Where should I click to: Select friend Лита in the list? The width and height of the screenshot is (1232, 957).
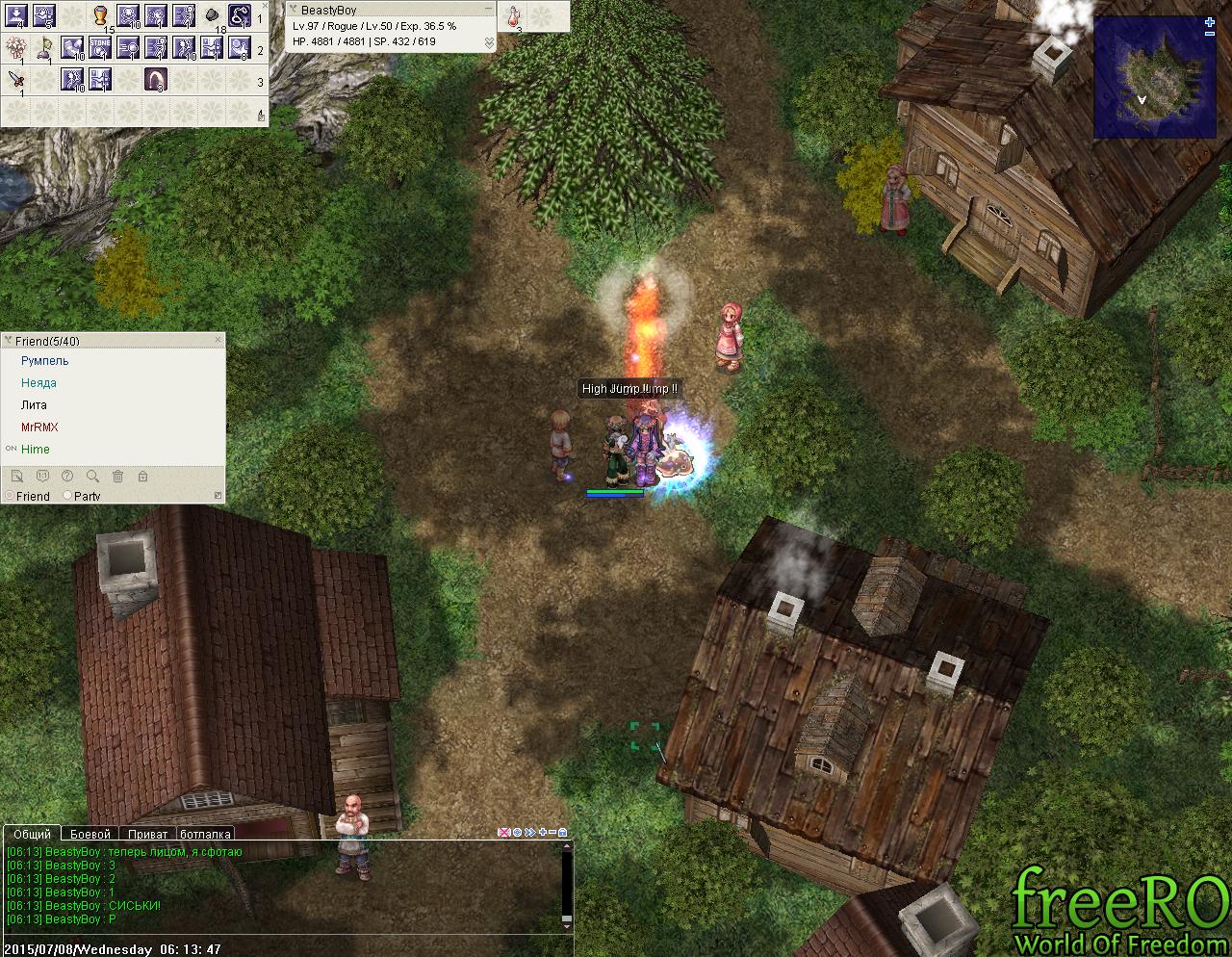(34, 405)
